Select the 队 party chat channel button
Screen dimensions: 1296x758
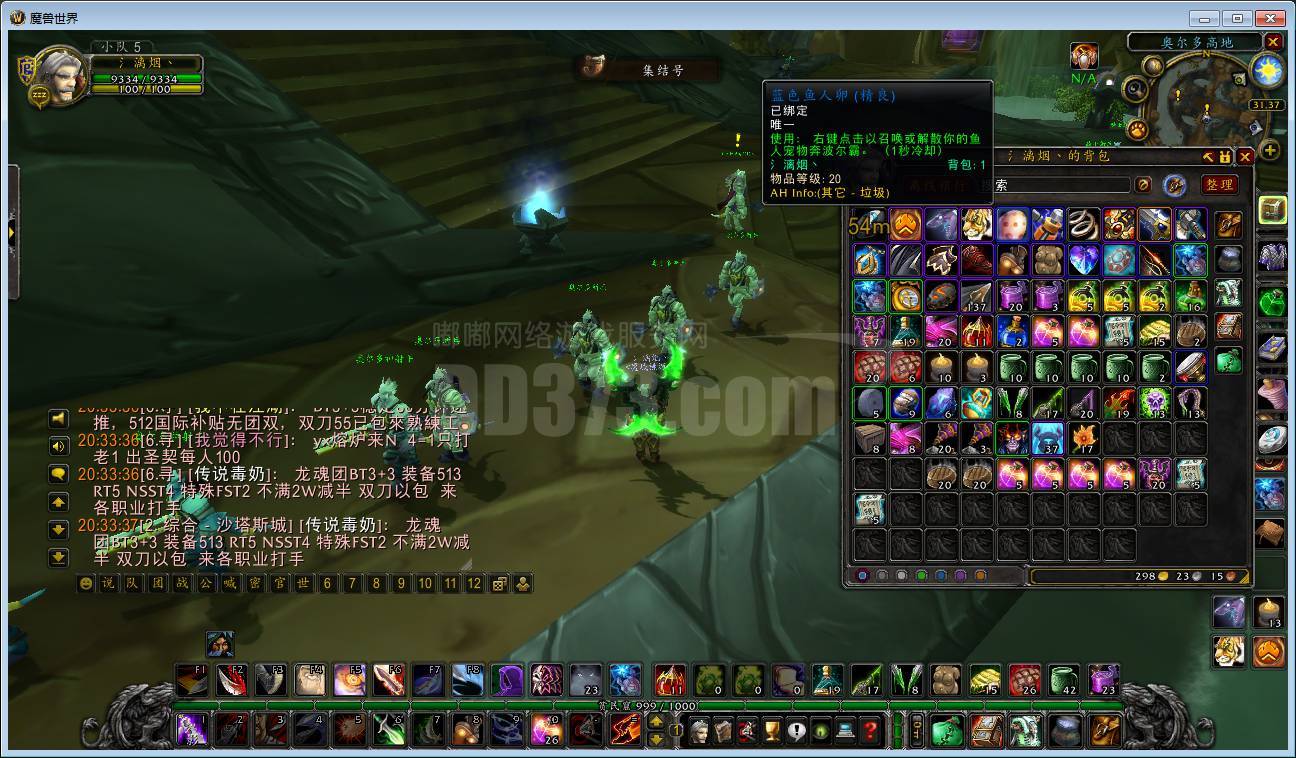(x=132, y=584)
